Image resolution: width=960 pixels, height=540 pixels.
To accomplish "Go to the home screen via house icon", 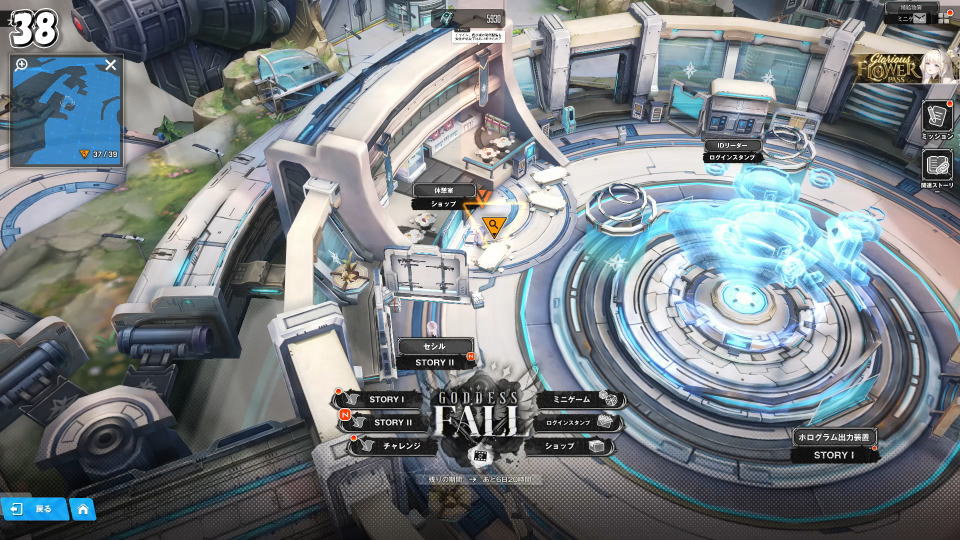I will [x=83, y=509].
